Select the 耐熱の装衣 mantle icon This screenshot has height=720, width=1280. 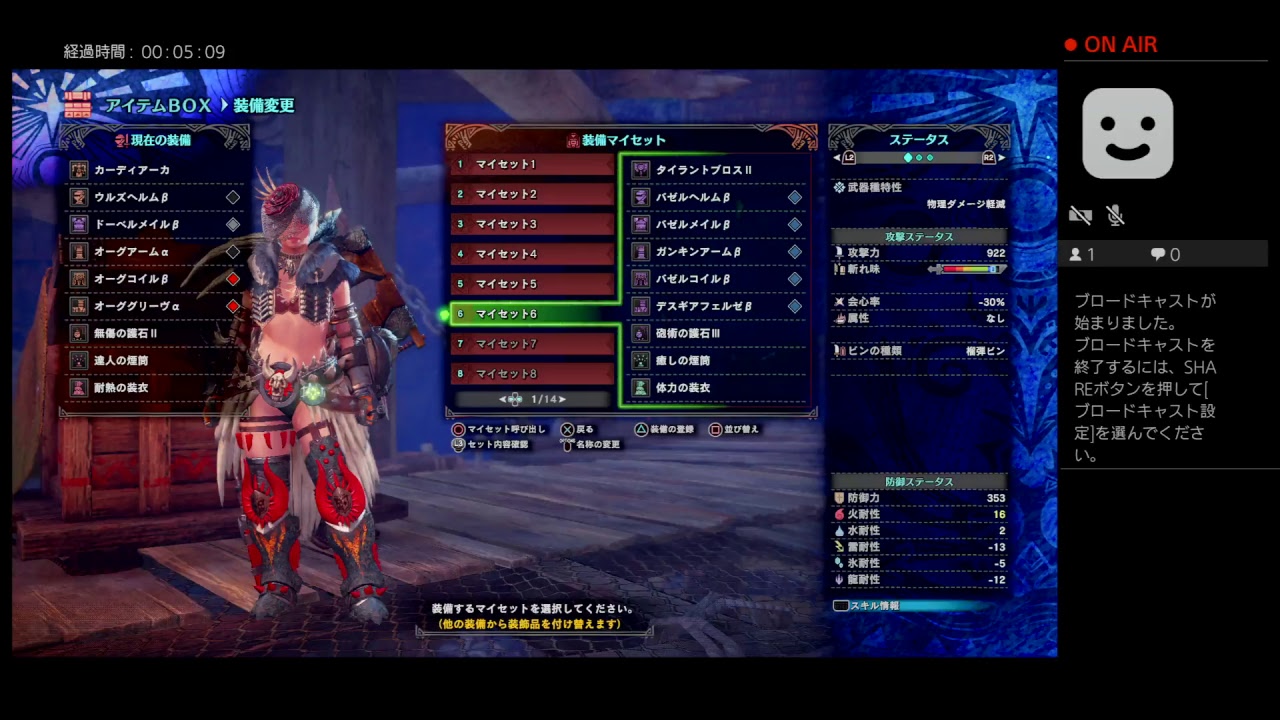[x=78, y=387]
